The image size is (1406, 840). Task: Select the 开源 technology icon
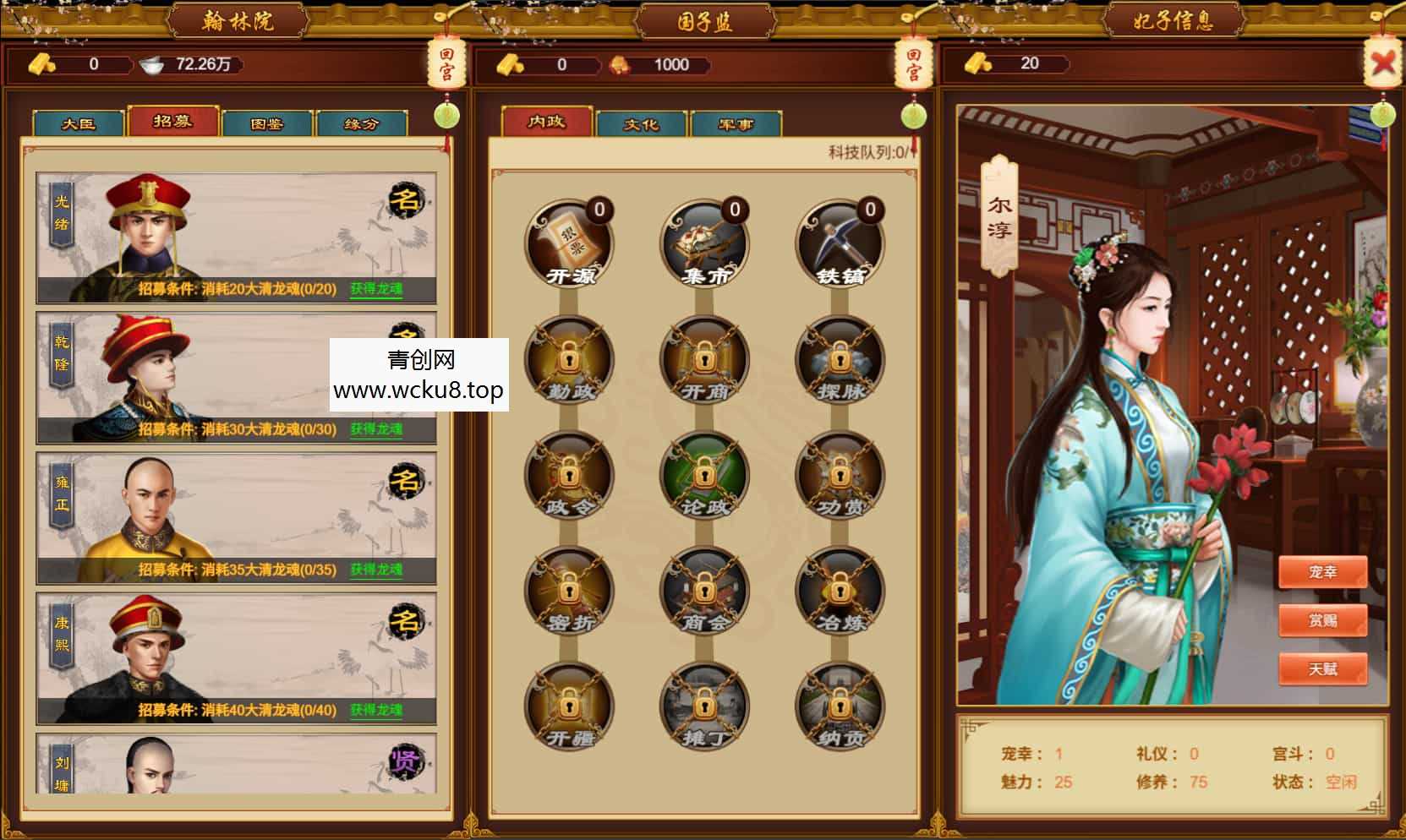click(x=569, y=243)
